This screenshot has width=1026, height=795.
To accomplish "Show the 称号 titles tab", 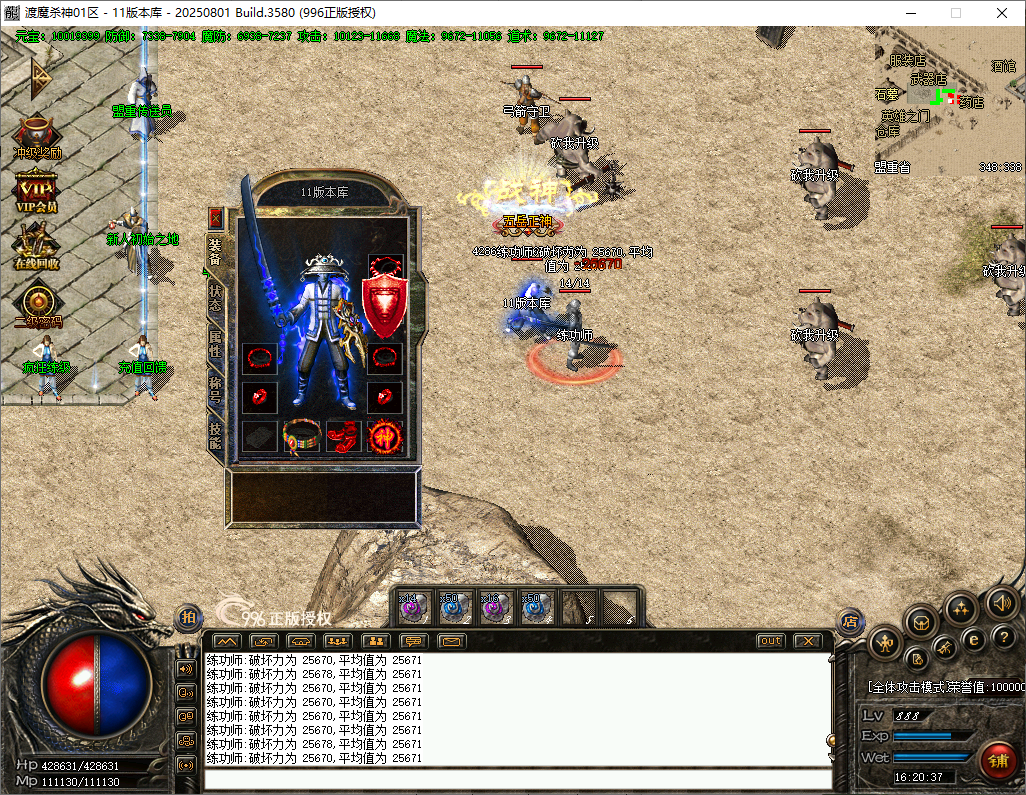I will click(x=215, y=389).
